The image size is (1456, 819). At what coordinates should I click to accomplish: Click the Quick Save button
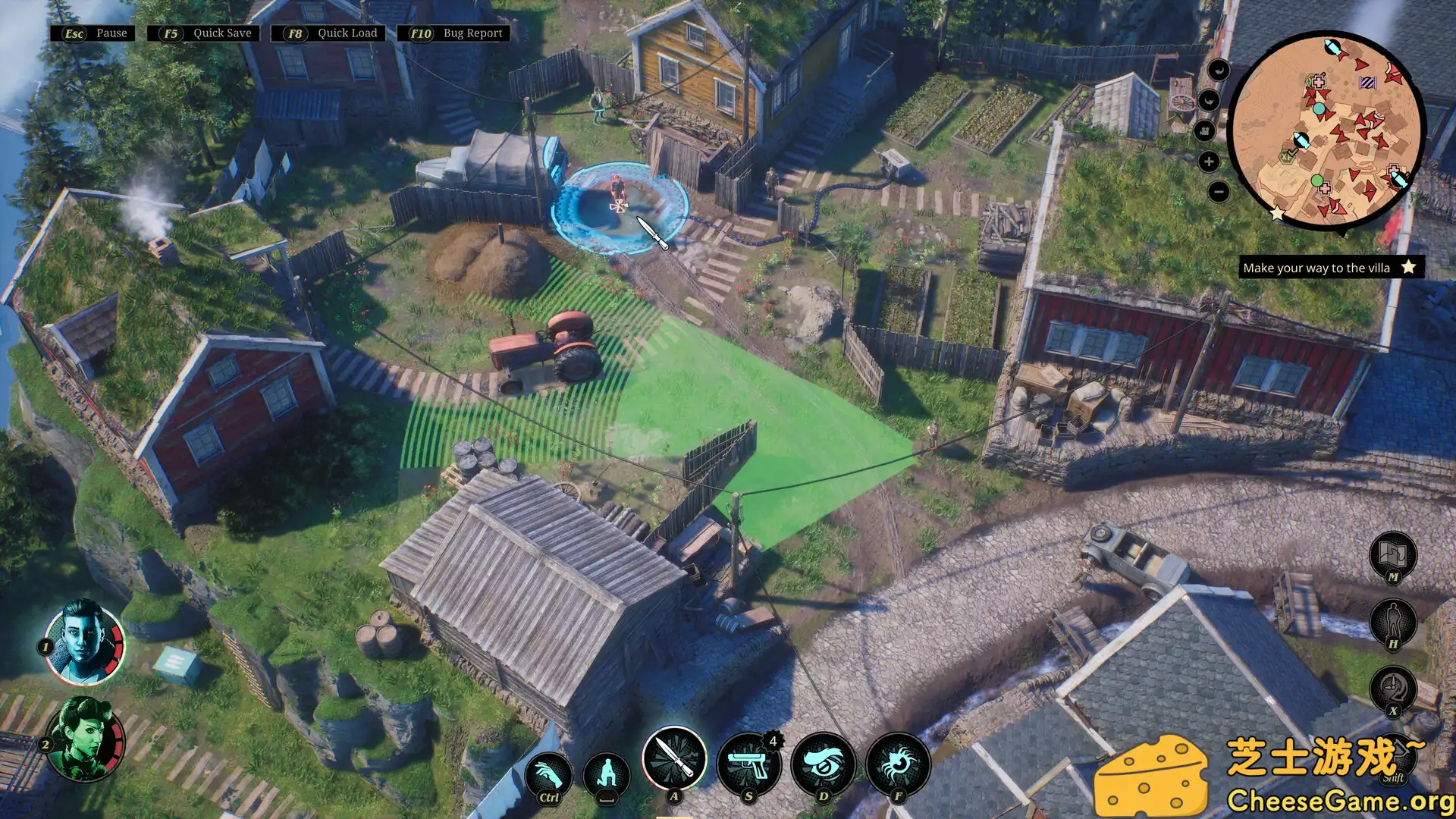click(204, 33)
